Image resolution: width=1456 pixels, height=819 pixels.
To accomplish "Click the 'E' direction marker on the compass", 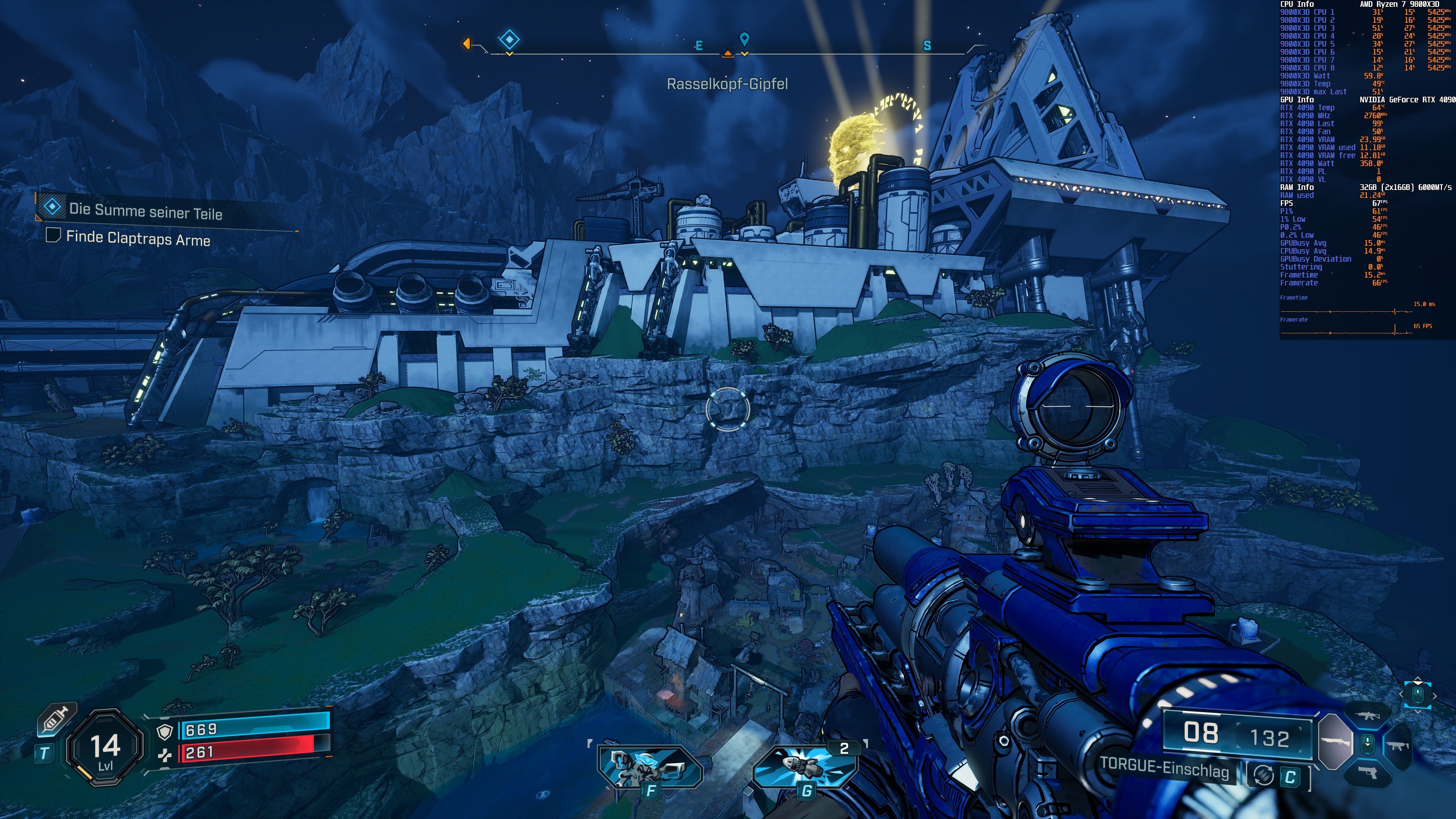I will [698, 45].
